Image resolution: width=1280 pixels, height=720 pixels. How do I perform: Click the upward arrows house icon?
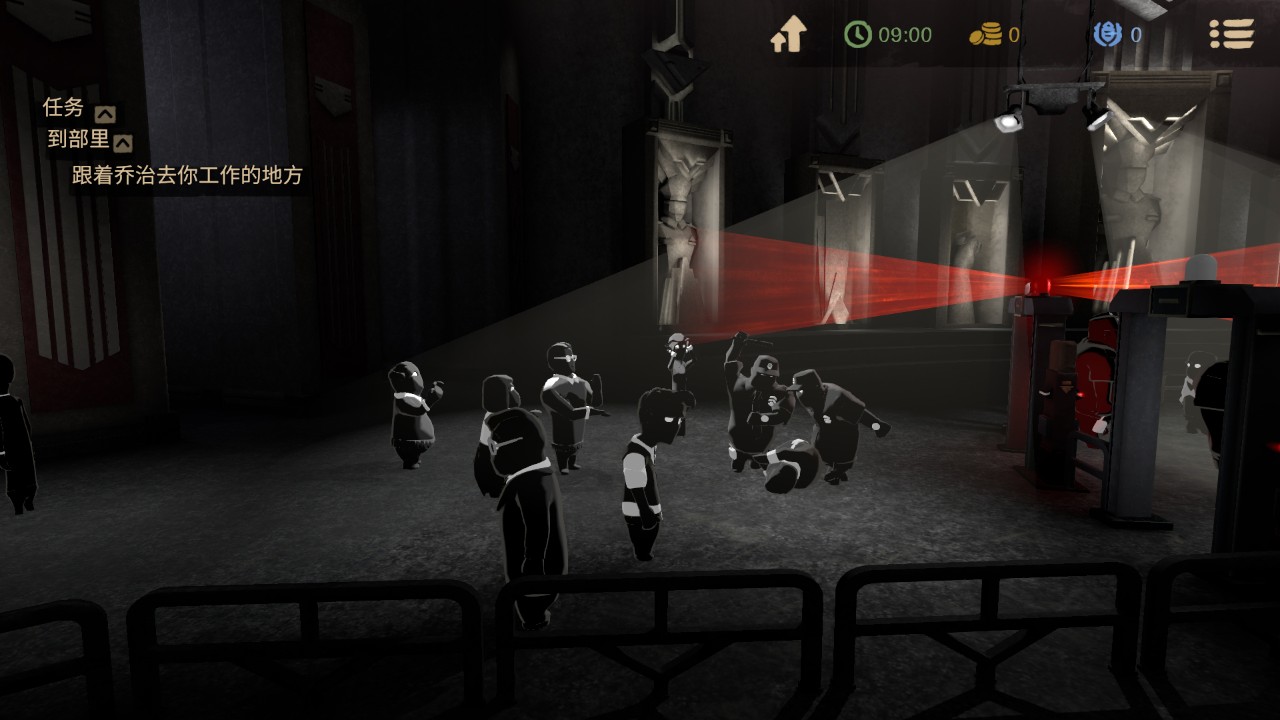pos(788,35)
